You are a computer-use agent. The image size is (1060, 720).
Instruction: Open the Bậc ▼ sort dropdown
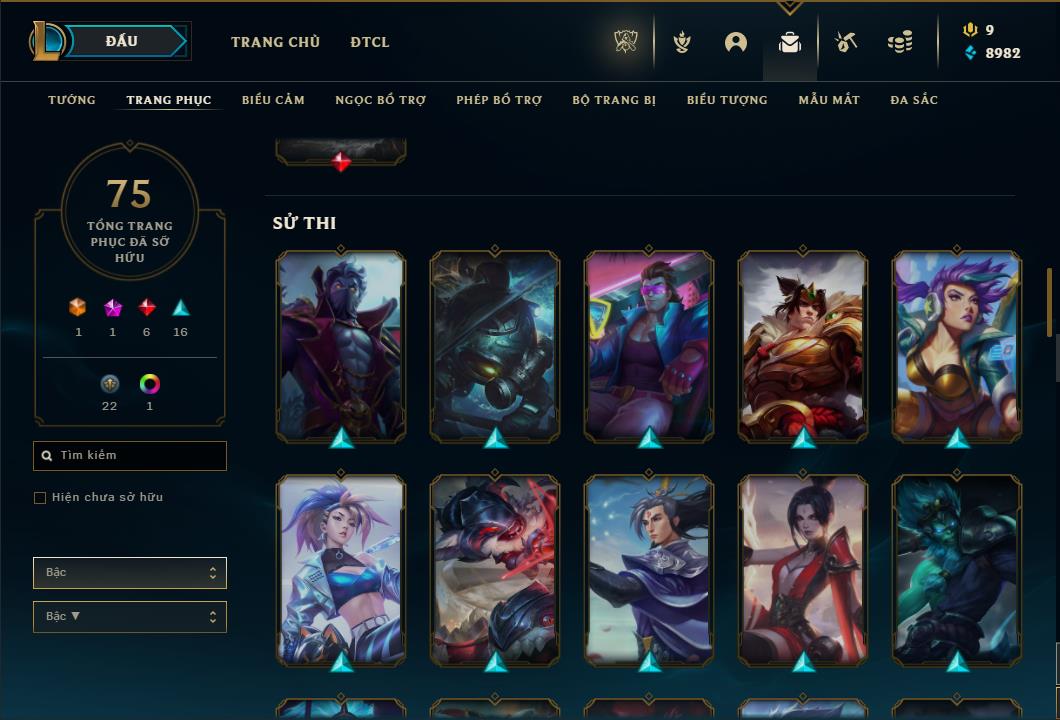coord(130,617)
